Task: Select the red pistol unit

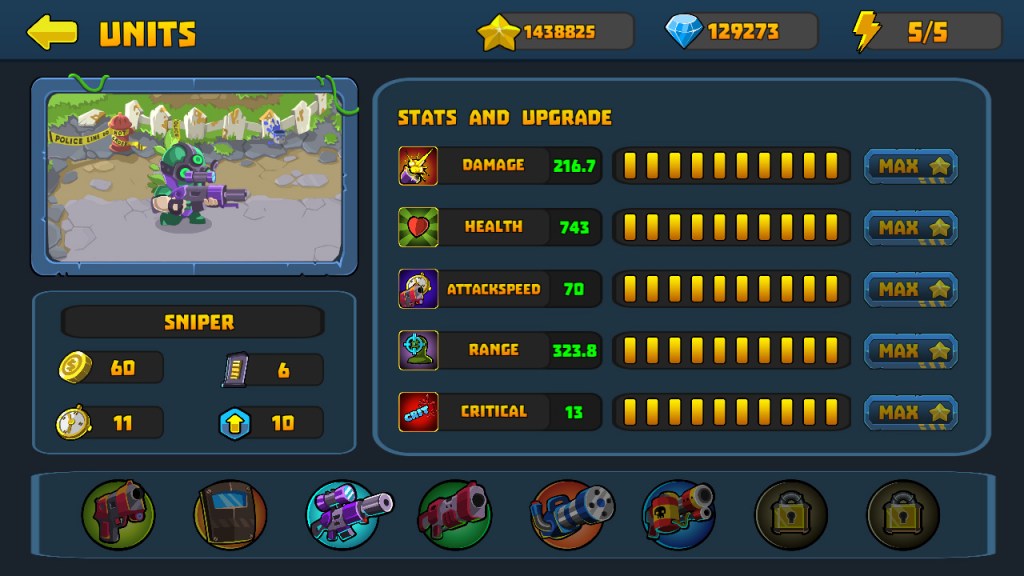Action: tap(118, 515)
